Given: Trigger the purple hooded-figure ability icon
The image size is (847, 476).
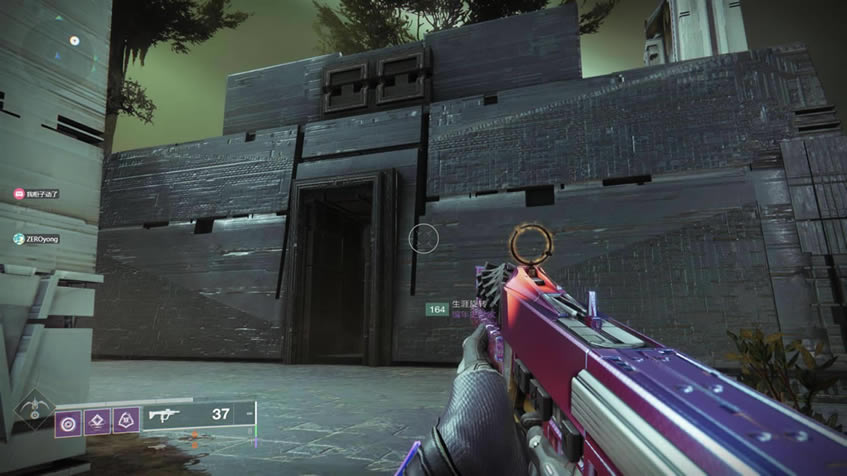Looking at the screenshot, I should click(x=125, y=419).
